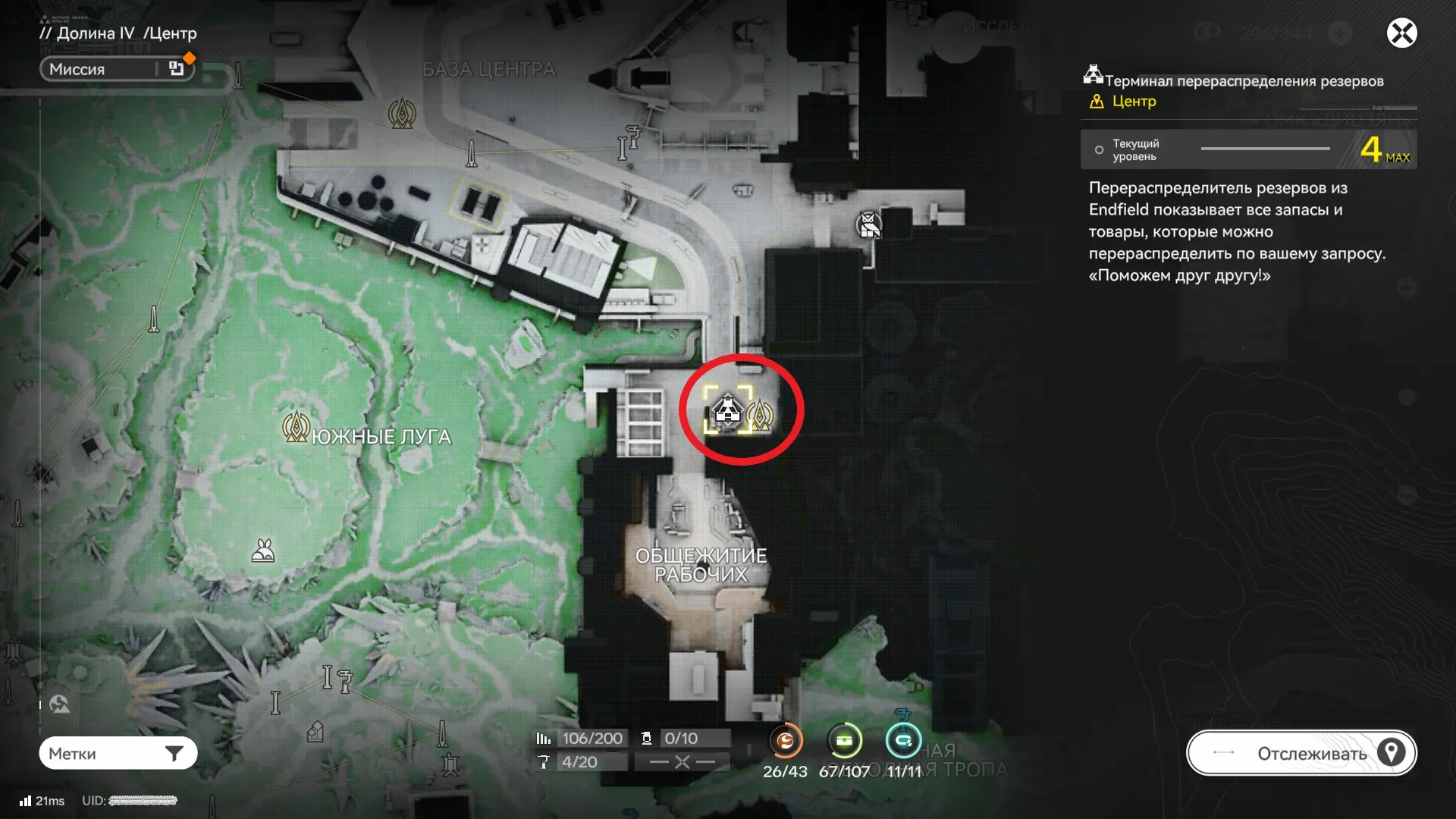Image resolution: width=1456 pixels, height=819 pixels.
Task: Open the Метки marker filter
Action: tap(118, 753)
